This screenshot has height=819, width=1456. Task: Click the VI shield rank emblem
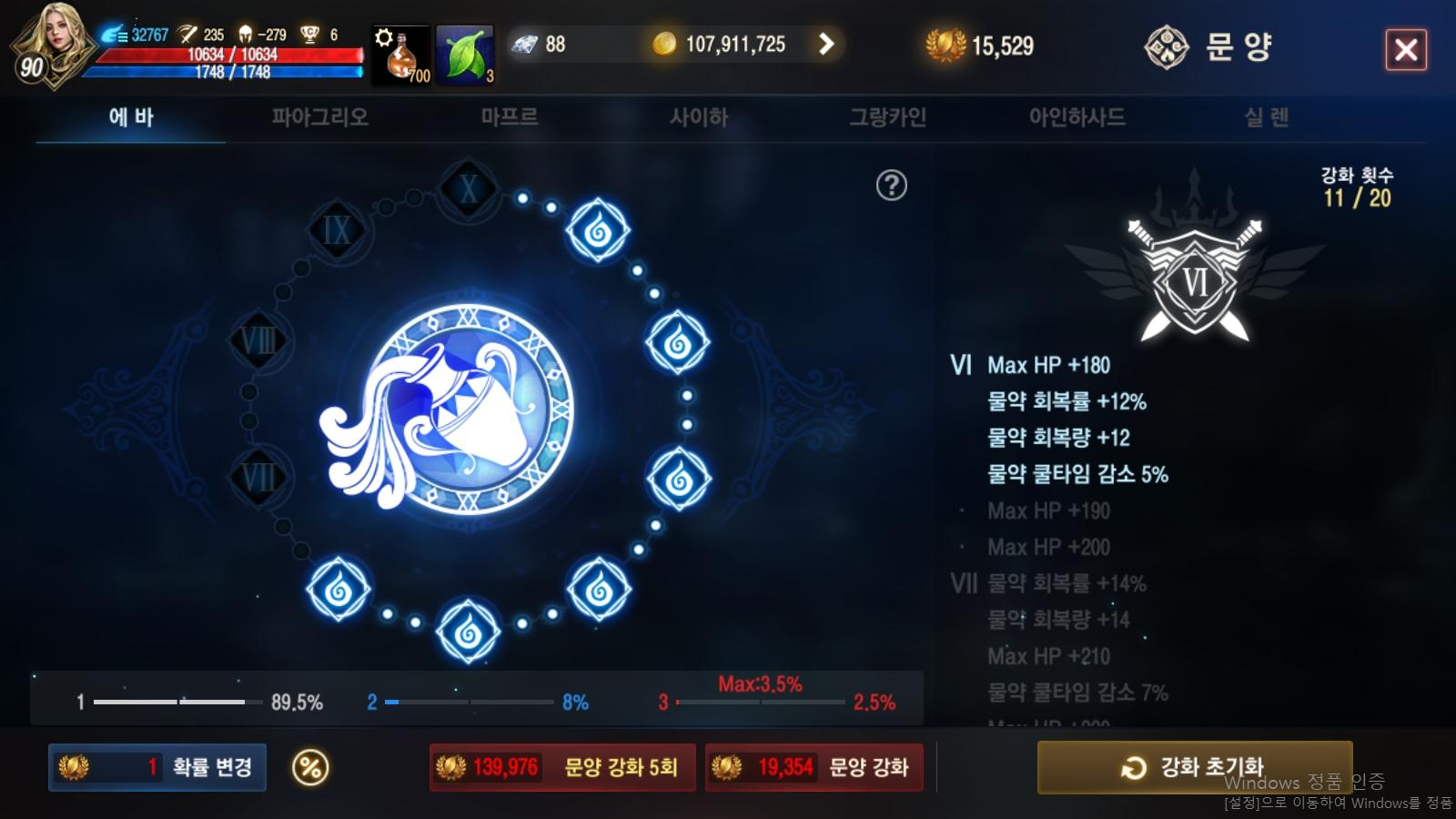1192,278
